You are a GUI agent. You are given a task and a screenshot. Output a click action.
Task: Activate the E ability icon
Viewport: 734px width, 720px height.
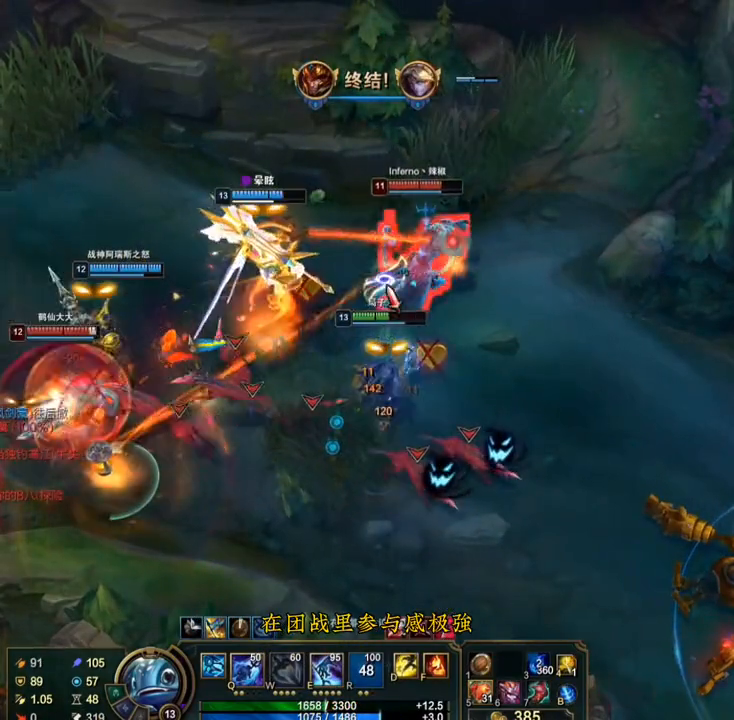[x=326, y=669]
